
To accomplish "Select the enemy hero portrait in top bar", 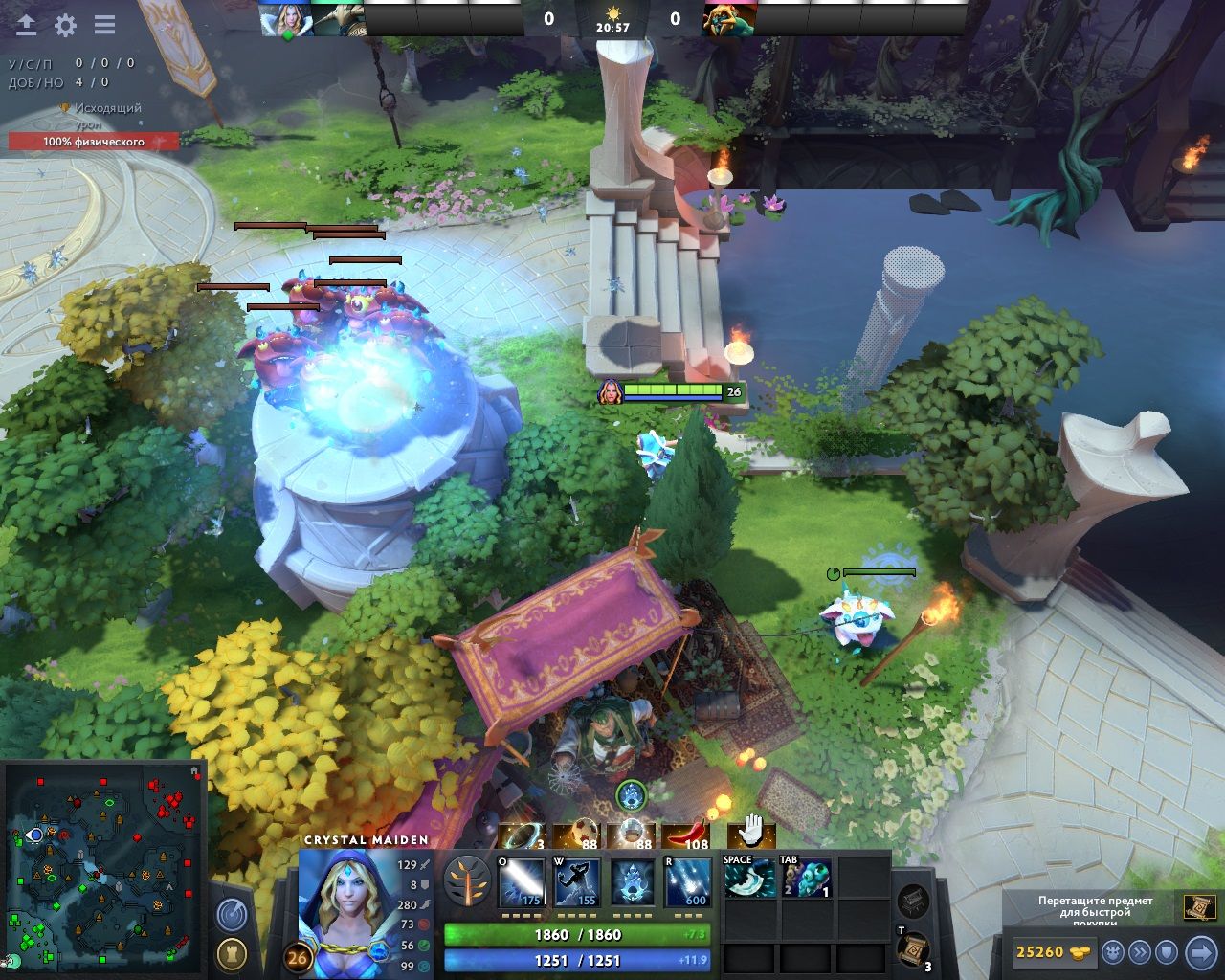I will click(x=730, y=19).
